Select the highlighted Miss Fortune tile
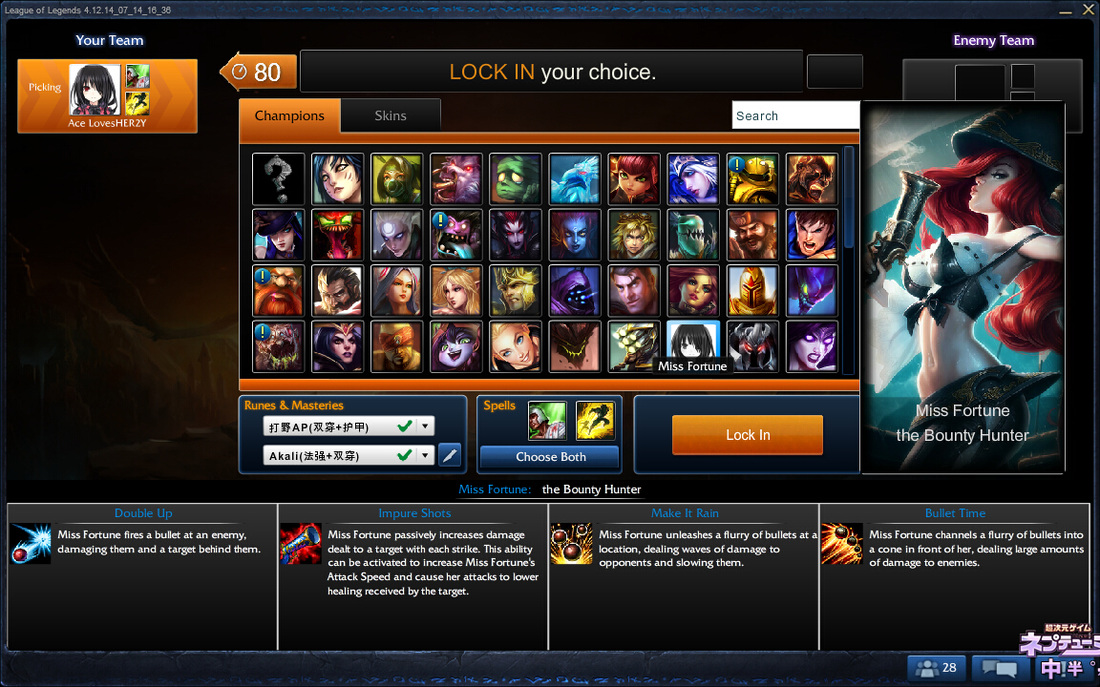The height and width of the screenshot is (687, 1100). click(x=694, y=342)
